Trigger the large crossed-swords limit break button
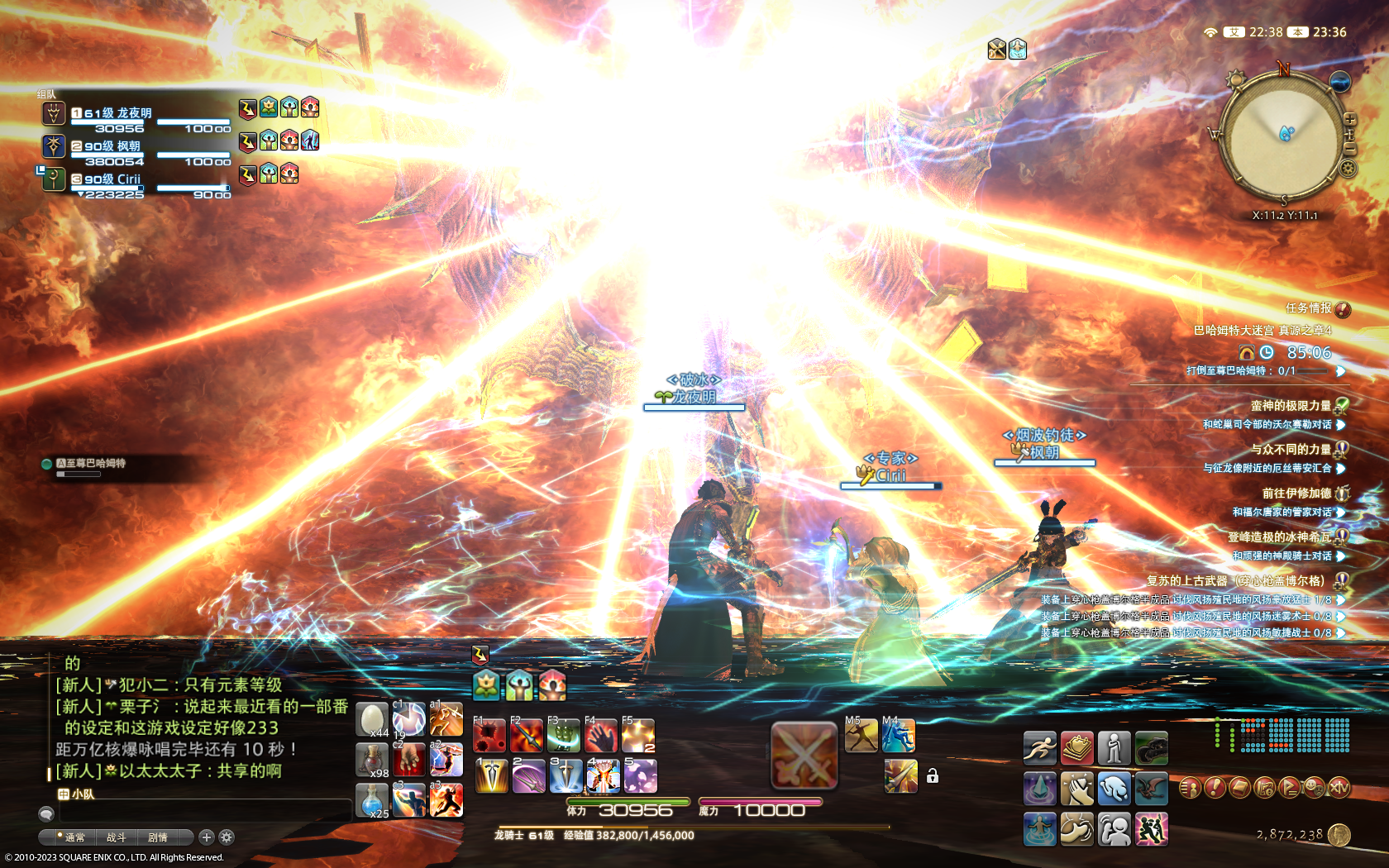 (804, 756)
